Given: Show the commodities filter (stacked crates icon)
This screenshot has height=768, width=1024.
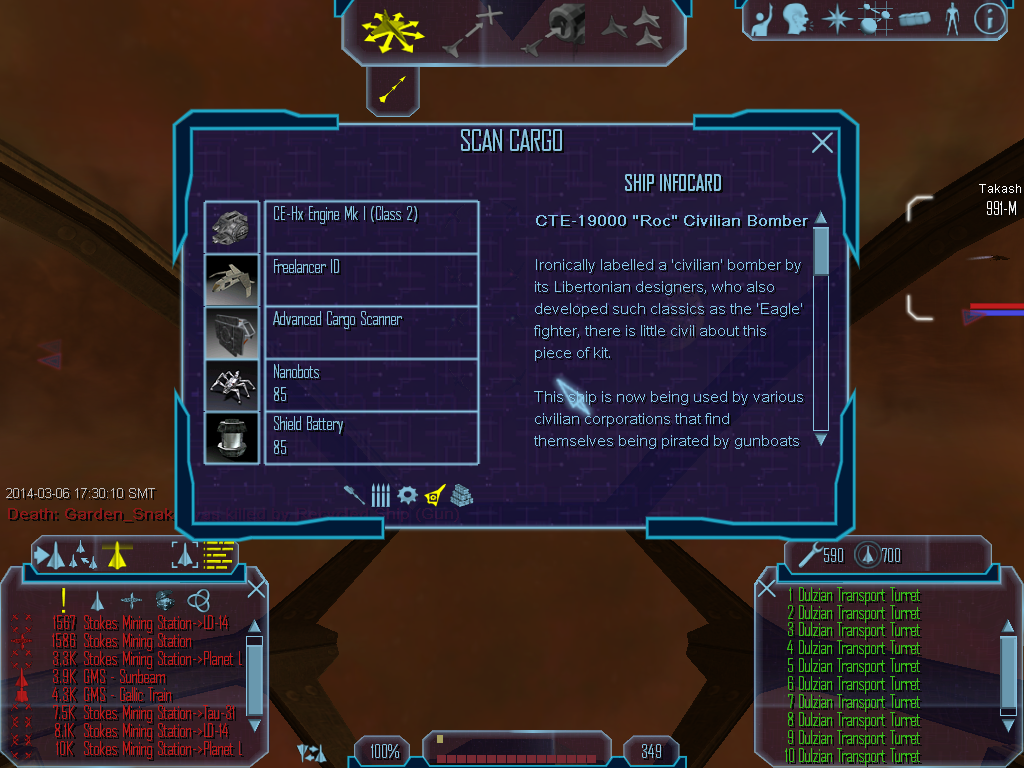Looking at the screenshot, I should pos(461,495).
